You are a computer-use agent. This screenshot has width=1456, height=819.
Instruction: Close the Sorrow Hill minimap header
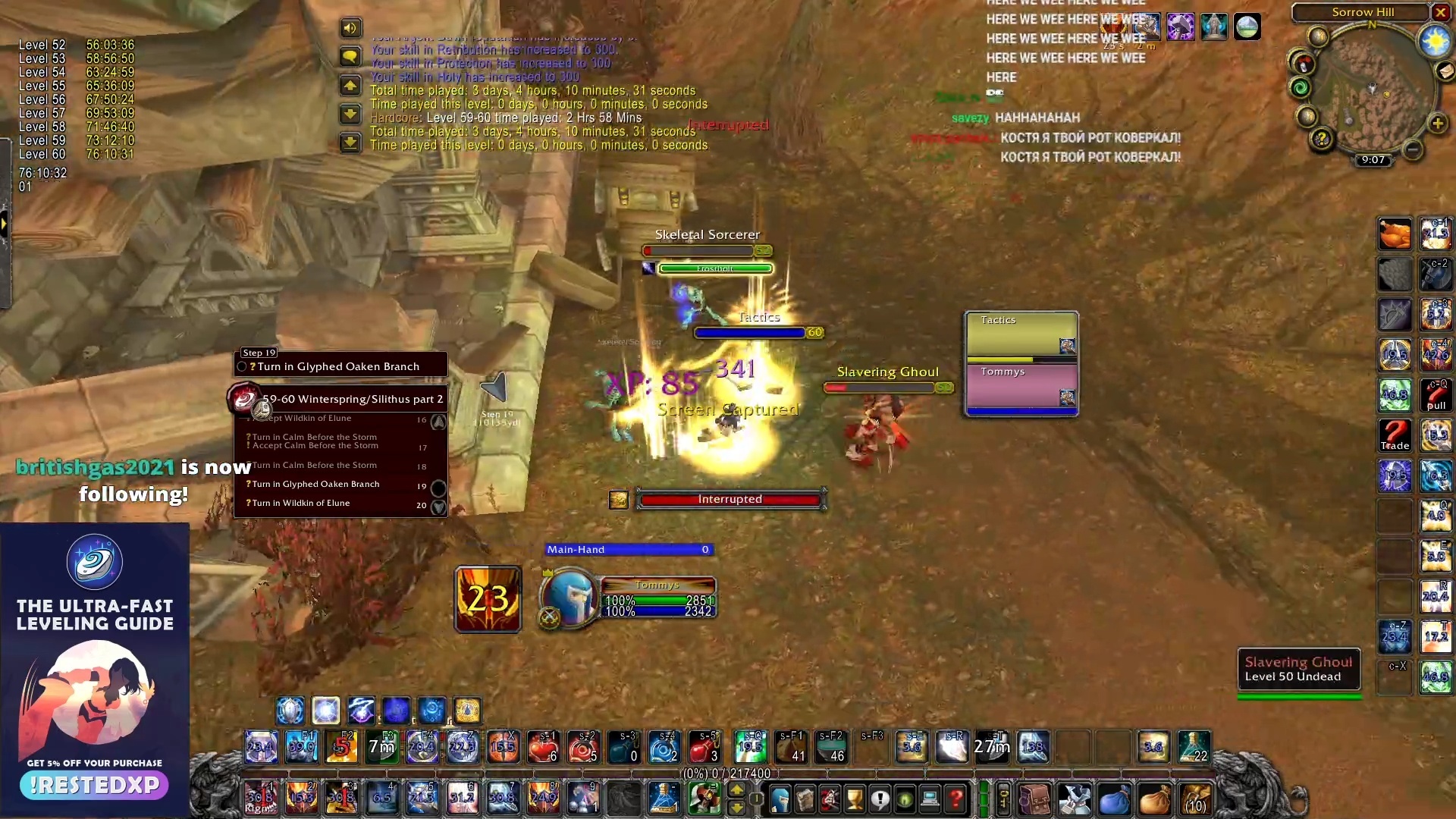tap(1440, 12)
